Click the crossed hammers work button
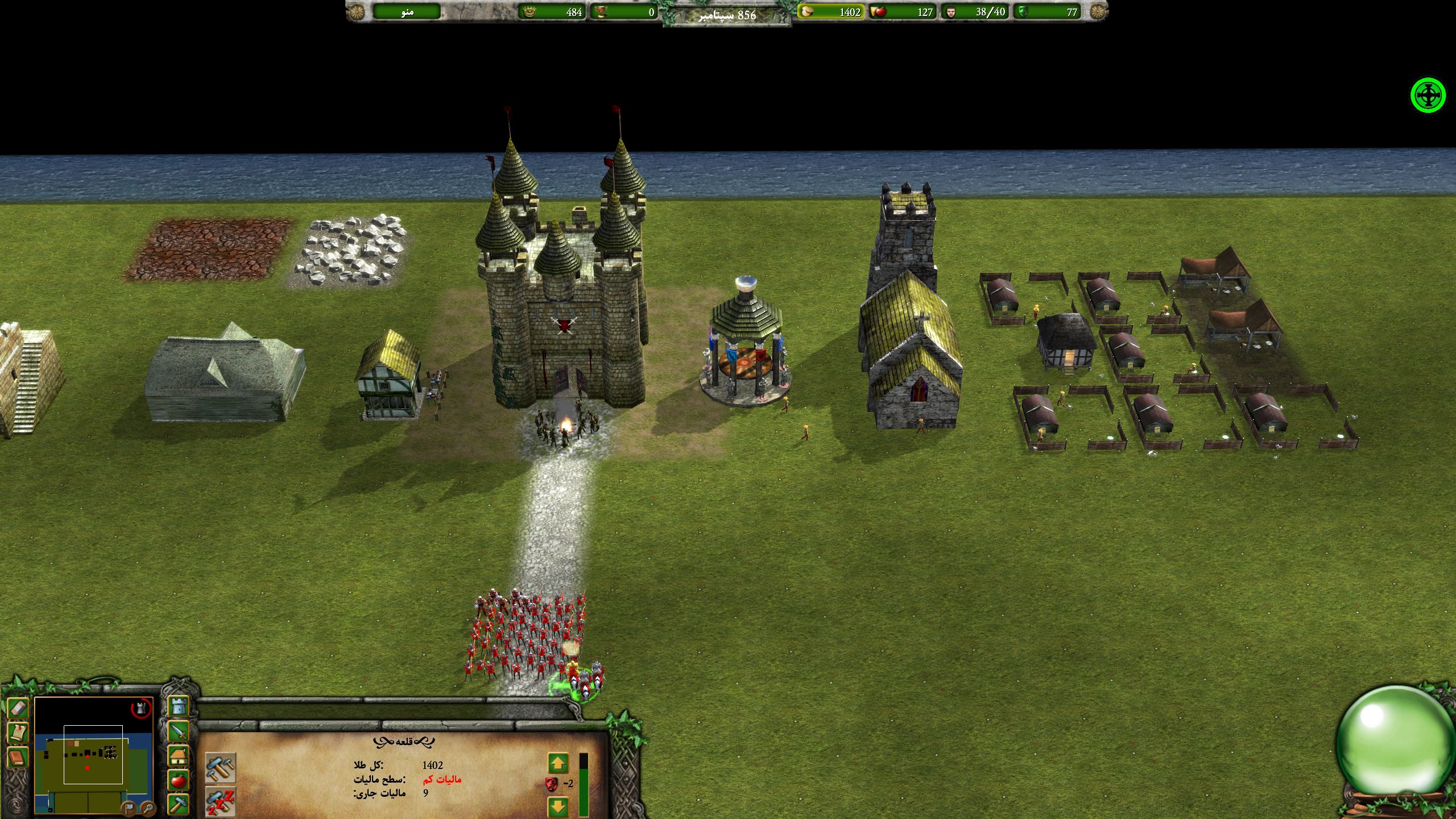This screenshot has width=1456, height=819. coord(220,768)
